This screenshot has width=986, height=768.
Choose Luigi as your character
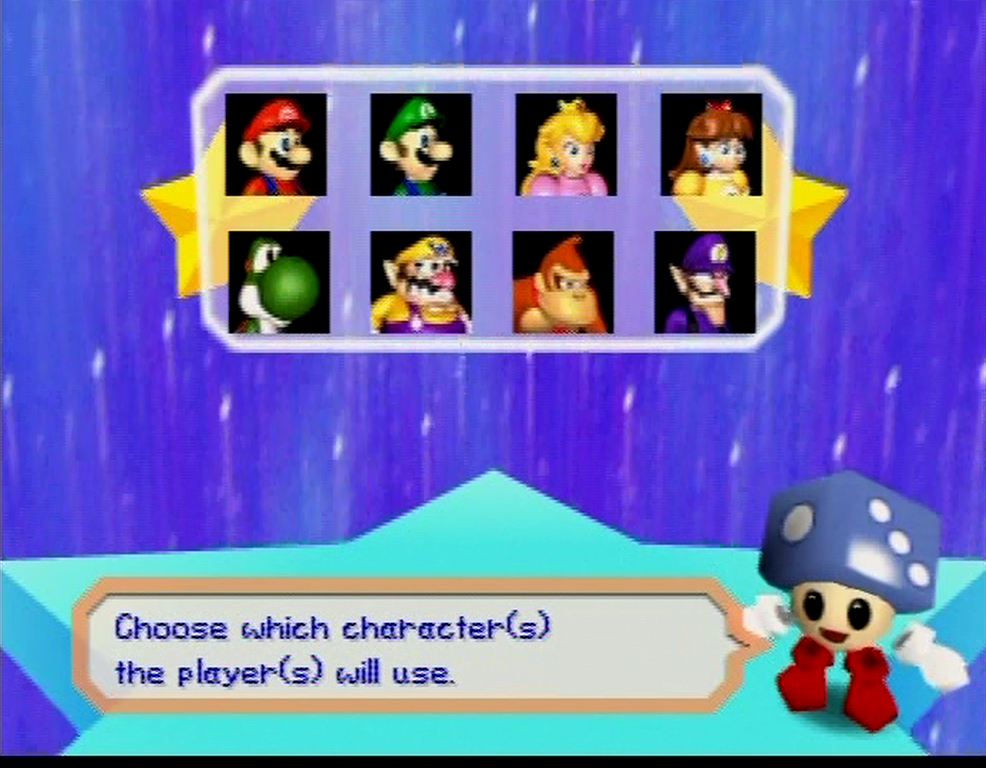tap(421, 144)
